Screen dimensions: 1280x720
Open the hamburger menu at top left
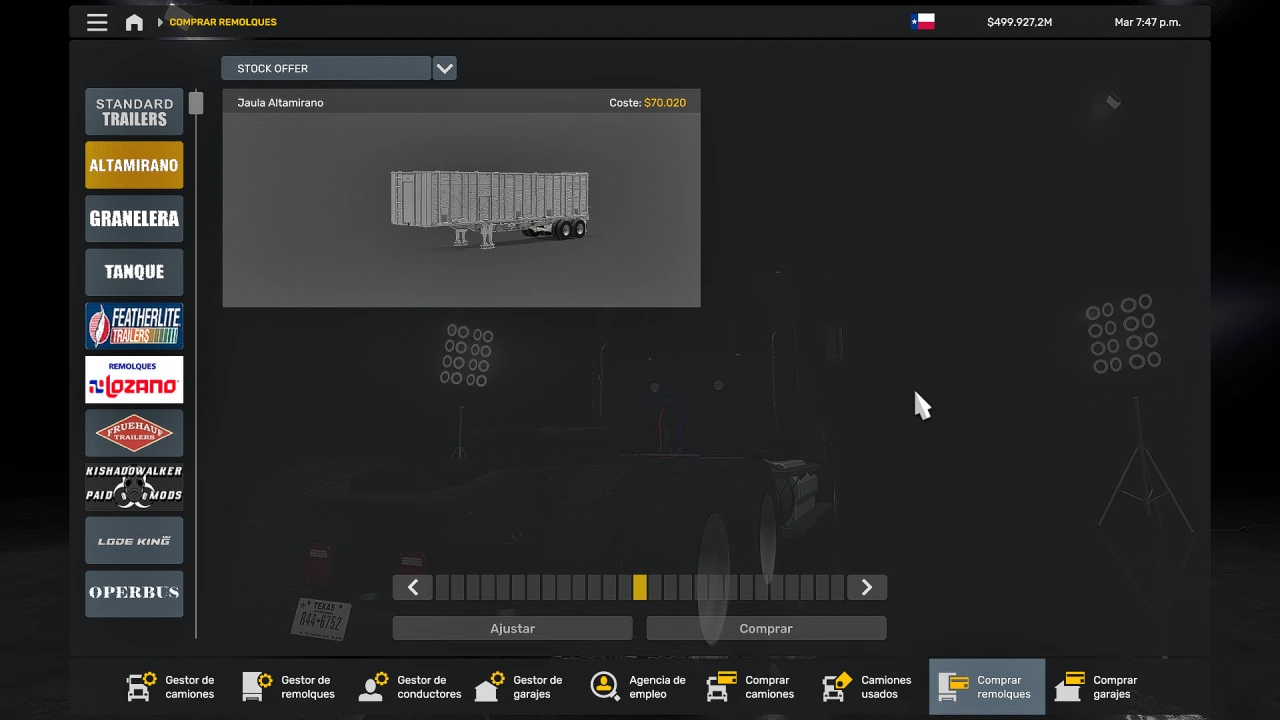point(97,21)
